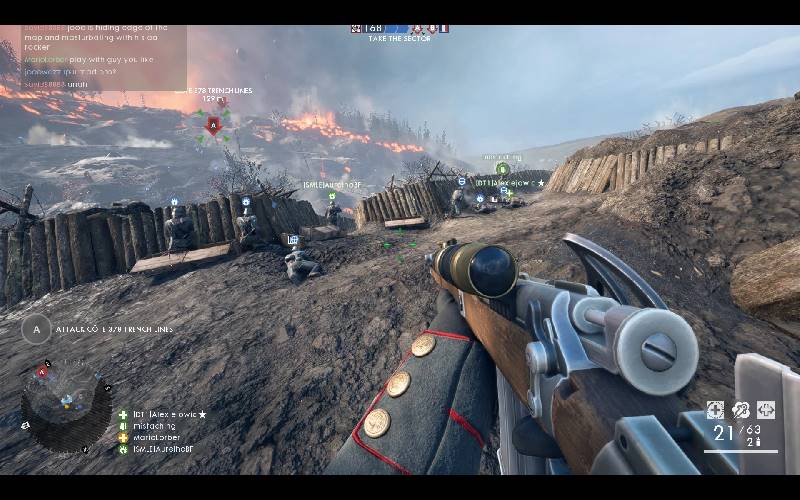Image resolution: width=800 pixels, height=500 pixels.
Task: Choose the bottom squad member with support icon
Action: coord(160,449)
